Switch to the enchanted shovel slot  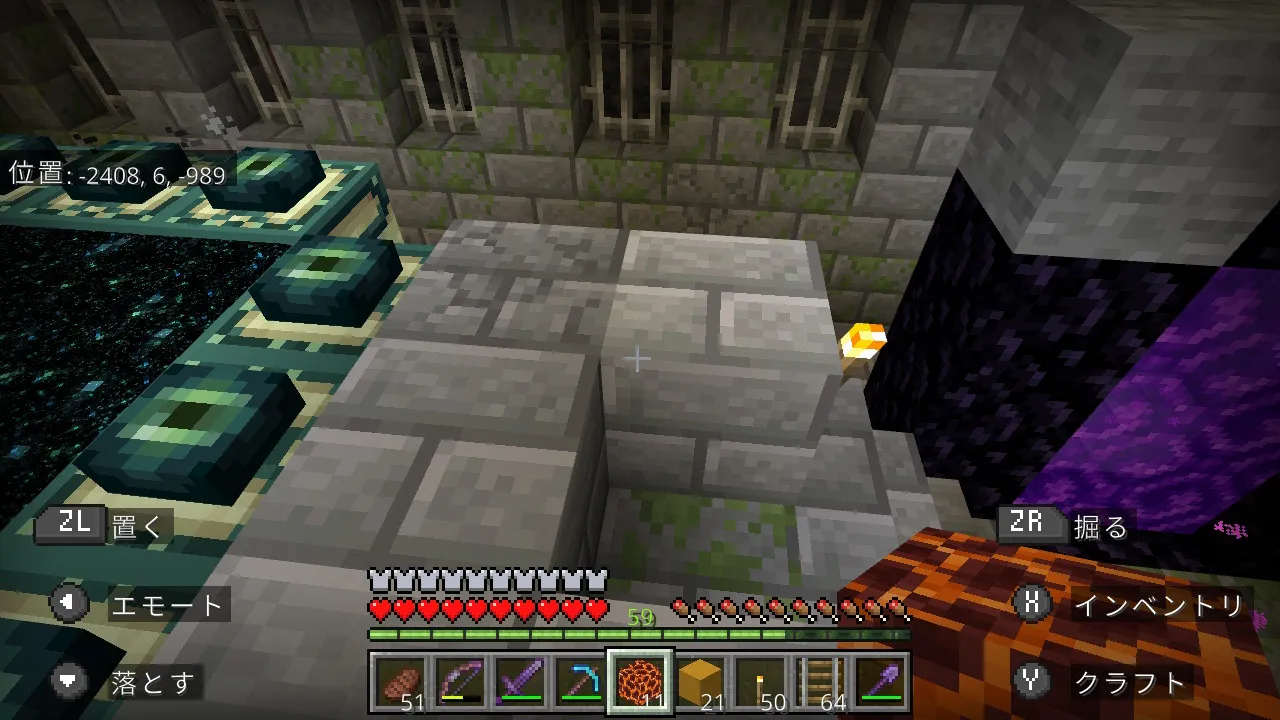click(x=880, y=683)
